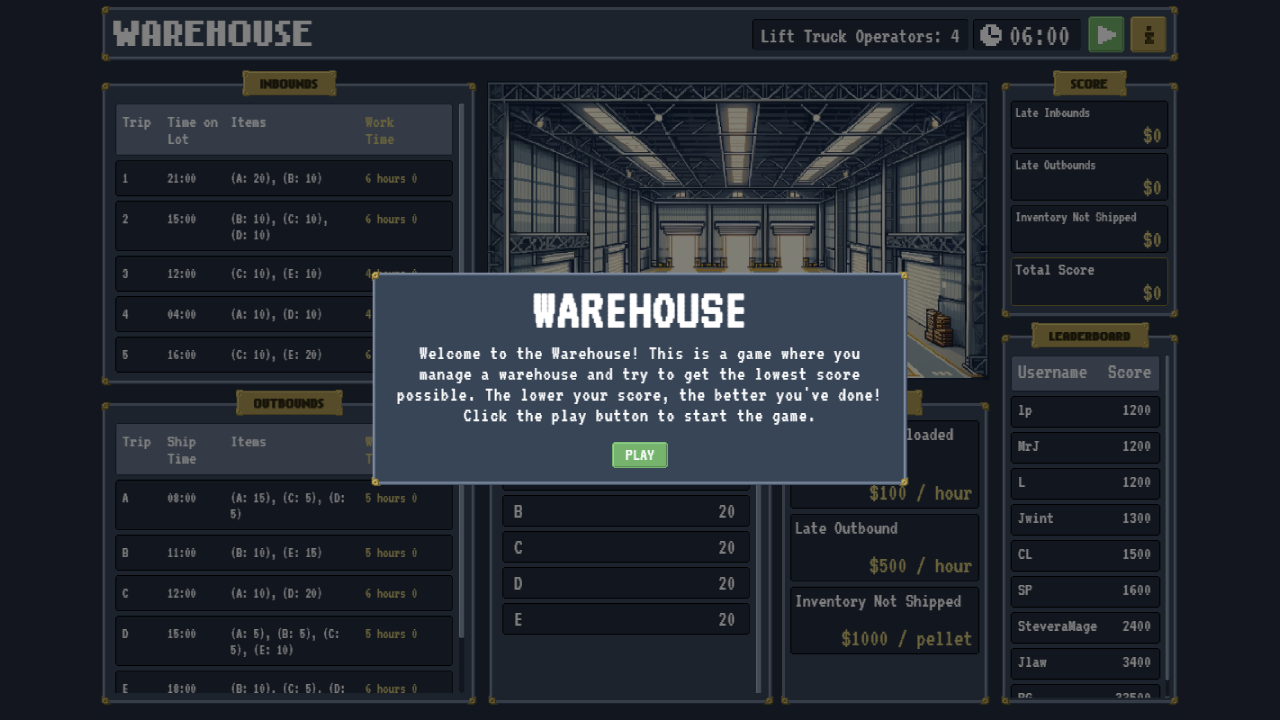Select leaderboard entry MrJ
The height and width of the screenshot is (720, 1280).
(x=1084, y=447)
